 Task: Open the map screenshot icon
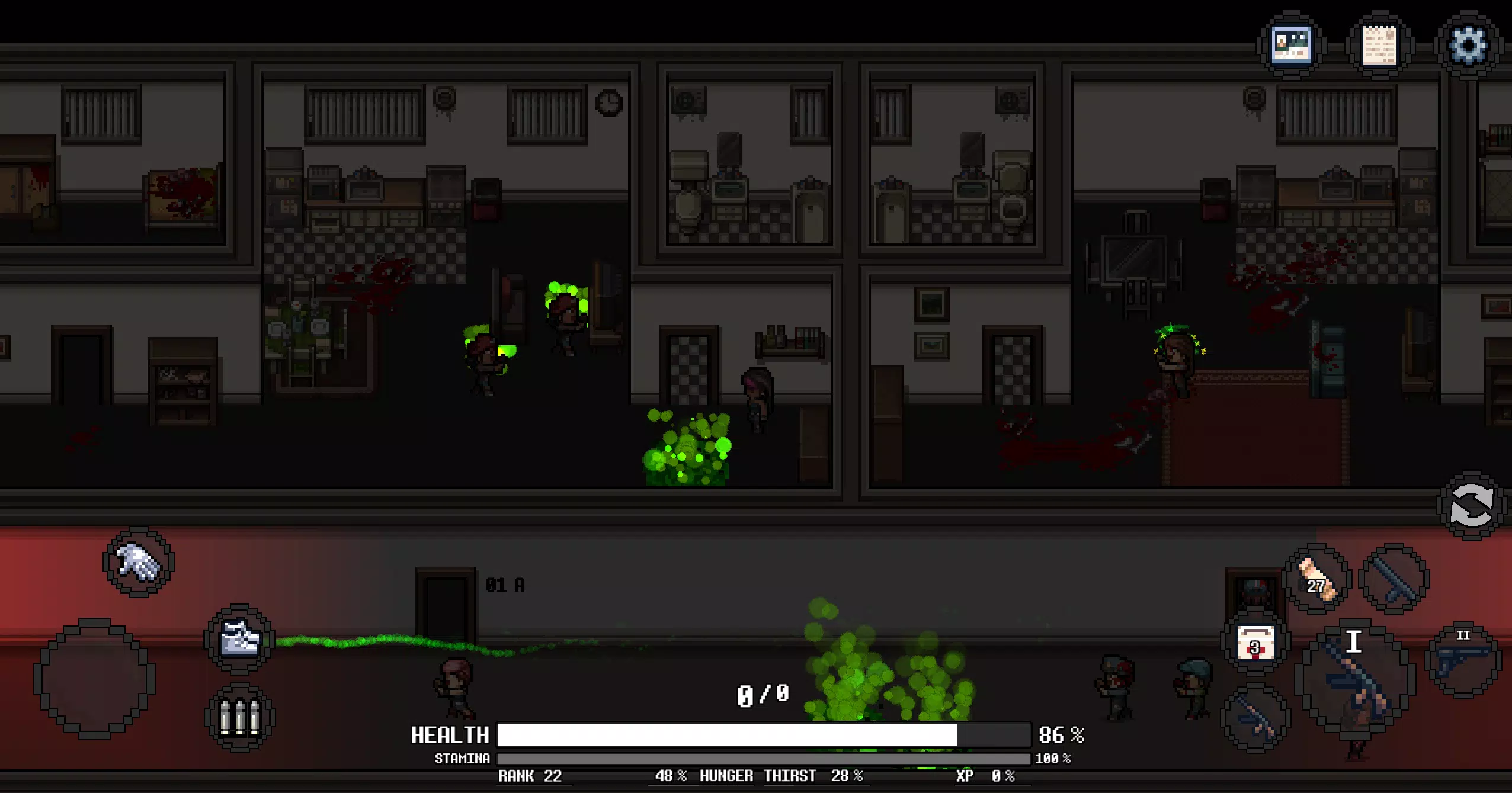[1293, 44]
